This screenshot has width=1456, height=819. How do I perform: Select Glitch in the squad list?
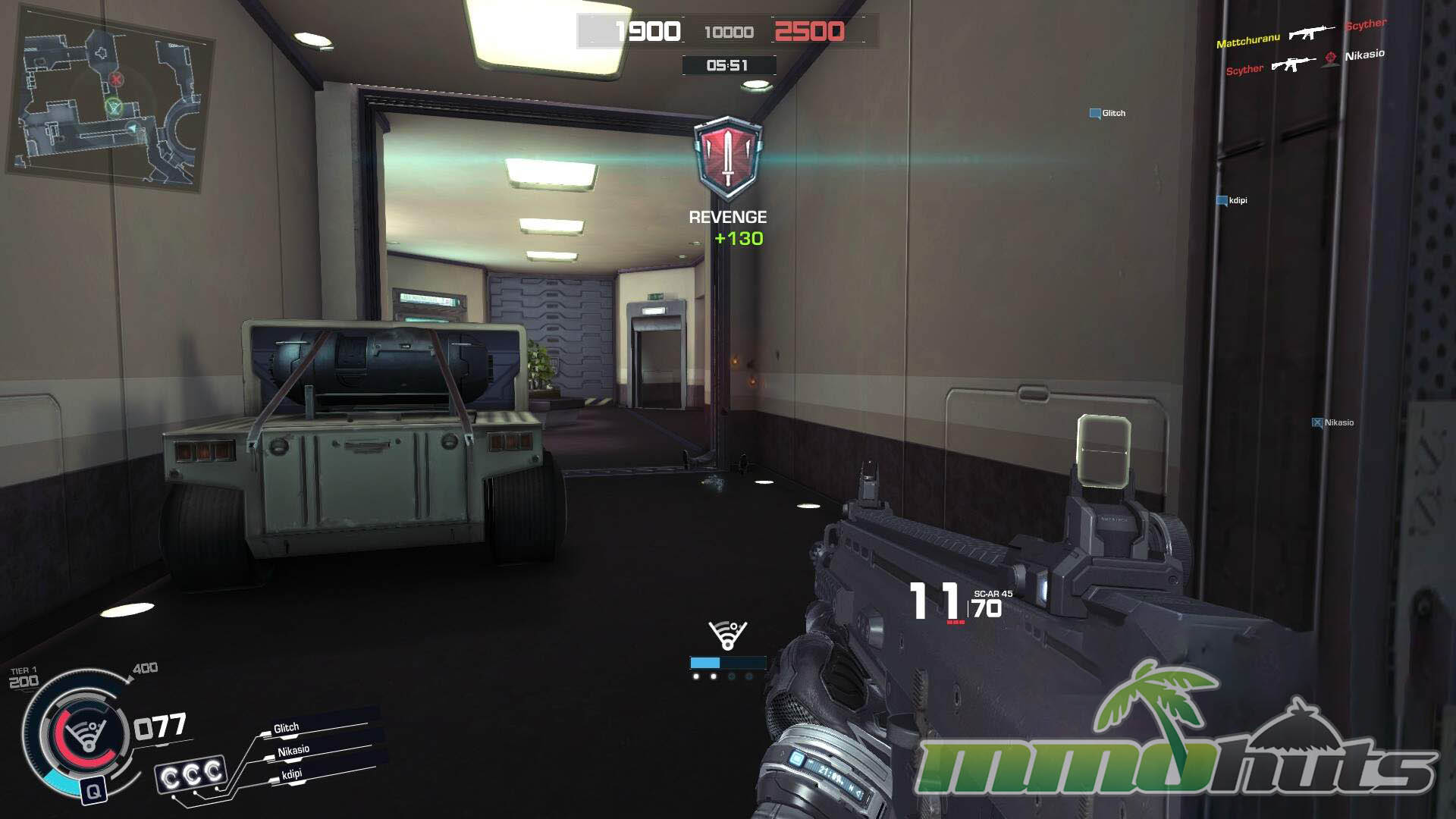pyautogui.click(x=287, y=728)
